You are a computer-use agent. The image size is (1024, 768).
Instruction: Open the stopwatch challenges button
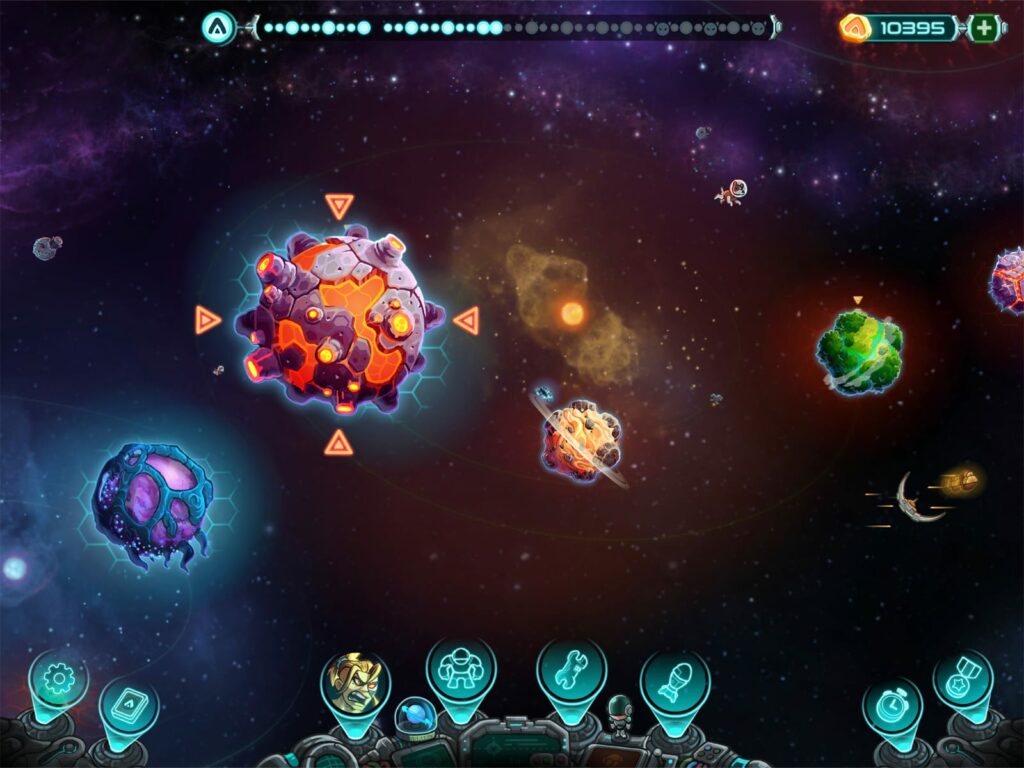tap(892, 706)
